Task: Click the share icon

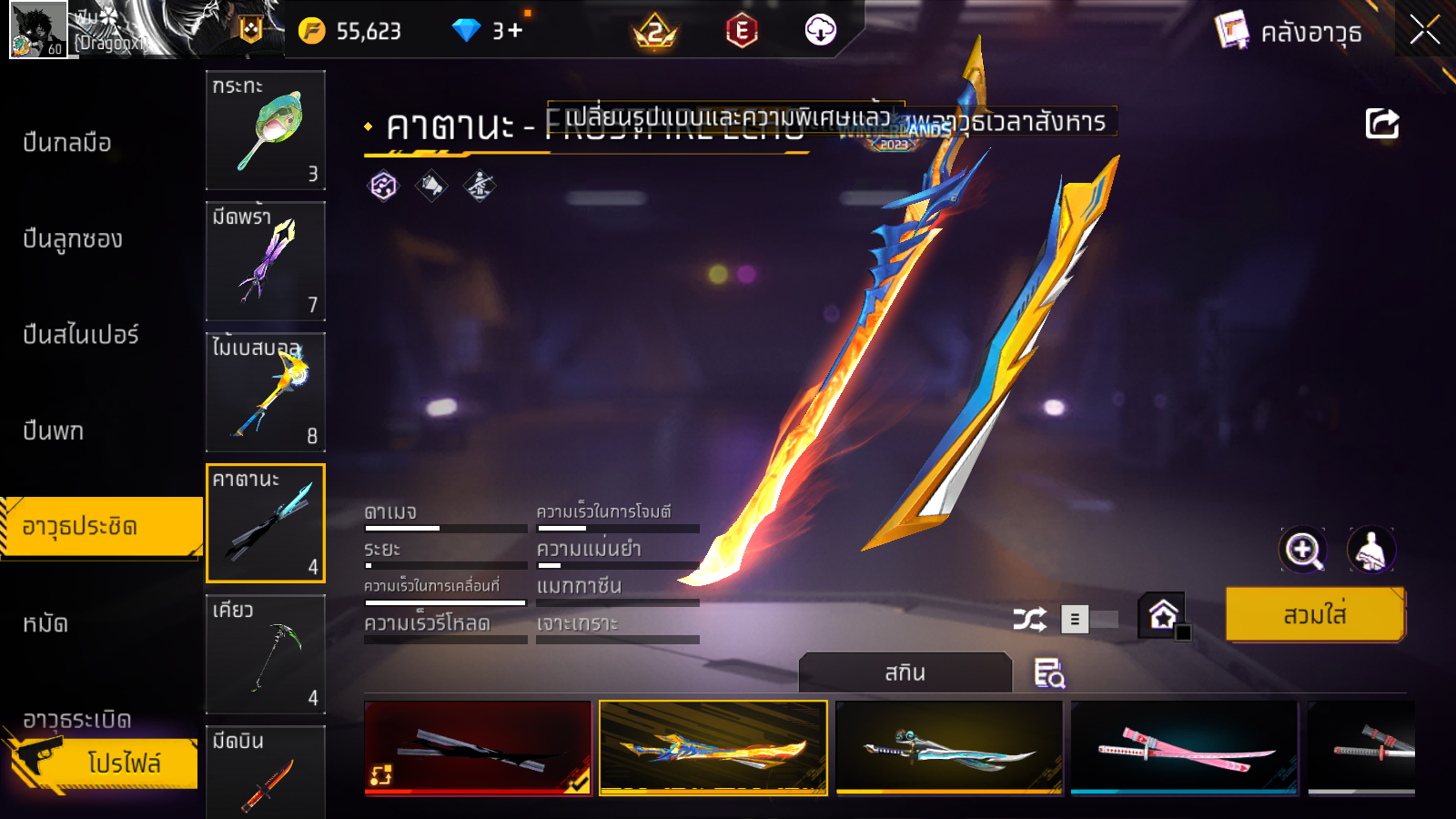Action: click(x=1381, y=124)
